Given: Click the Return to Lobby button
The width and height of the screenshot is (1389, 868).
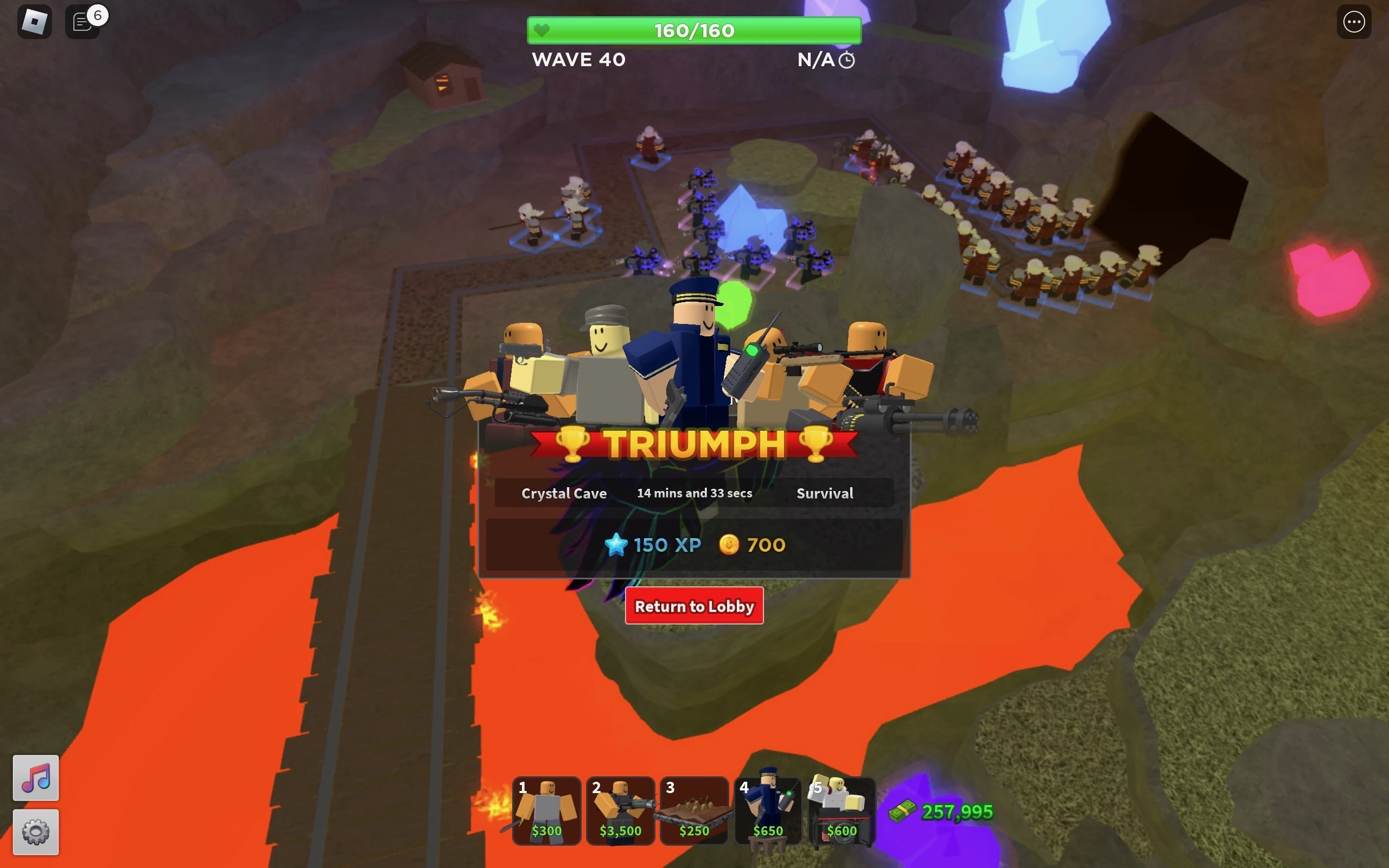Looking at the screenshot, I should point(694,605).
